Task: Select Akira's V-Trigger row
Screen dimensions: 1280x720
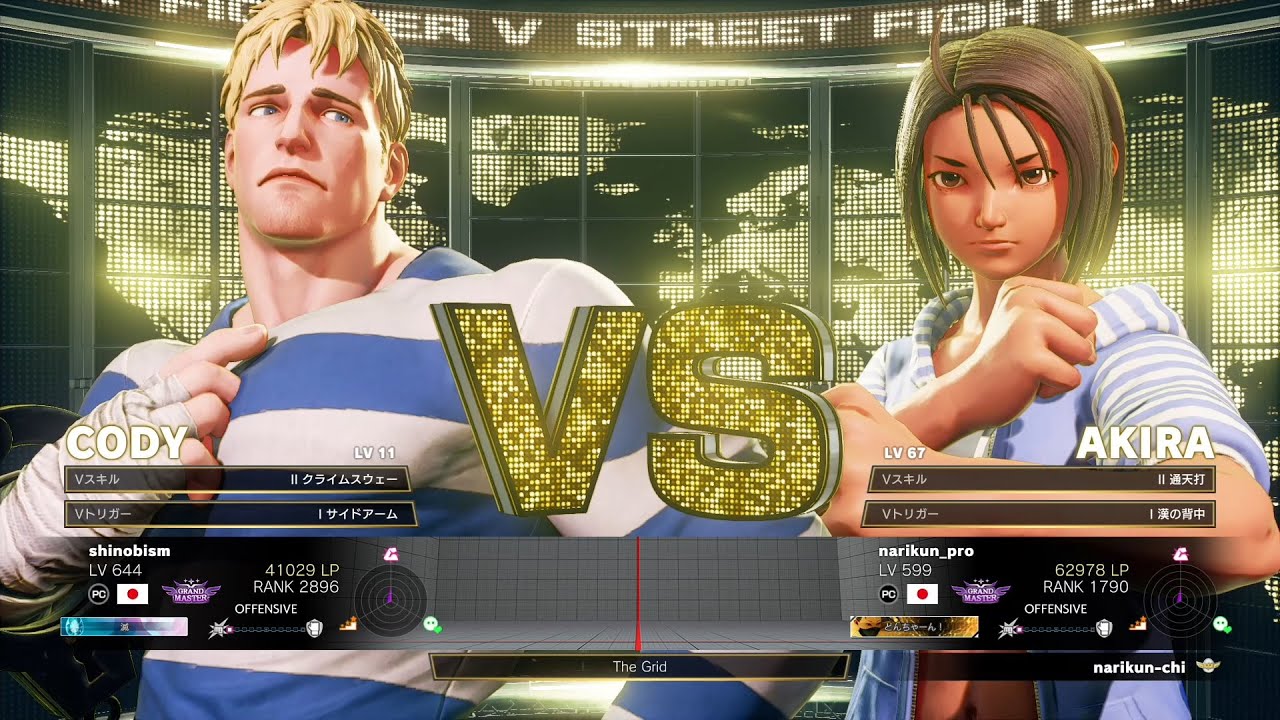Action: click(x=1042, y=514)
